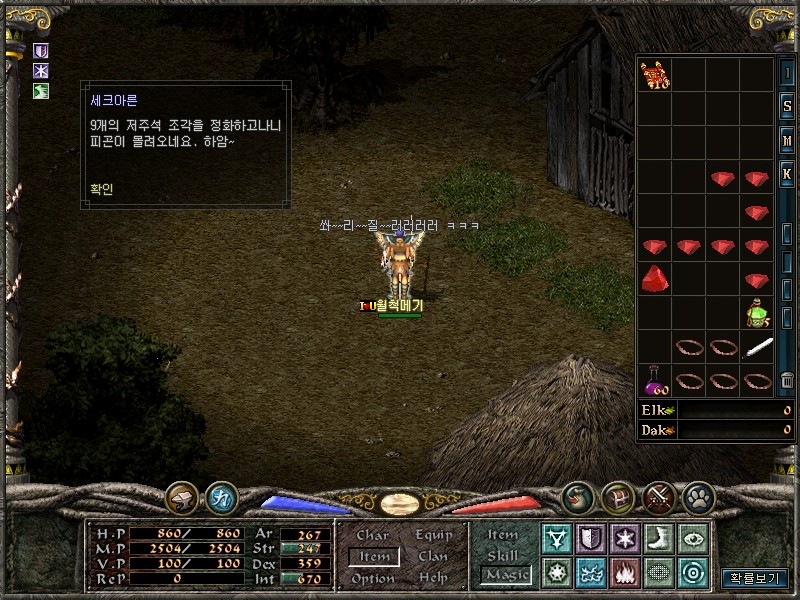Click the inventory trash can
This screenshot has height=600, width=800.
787,380
